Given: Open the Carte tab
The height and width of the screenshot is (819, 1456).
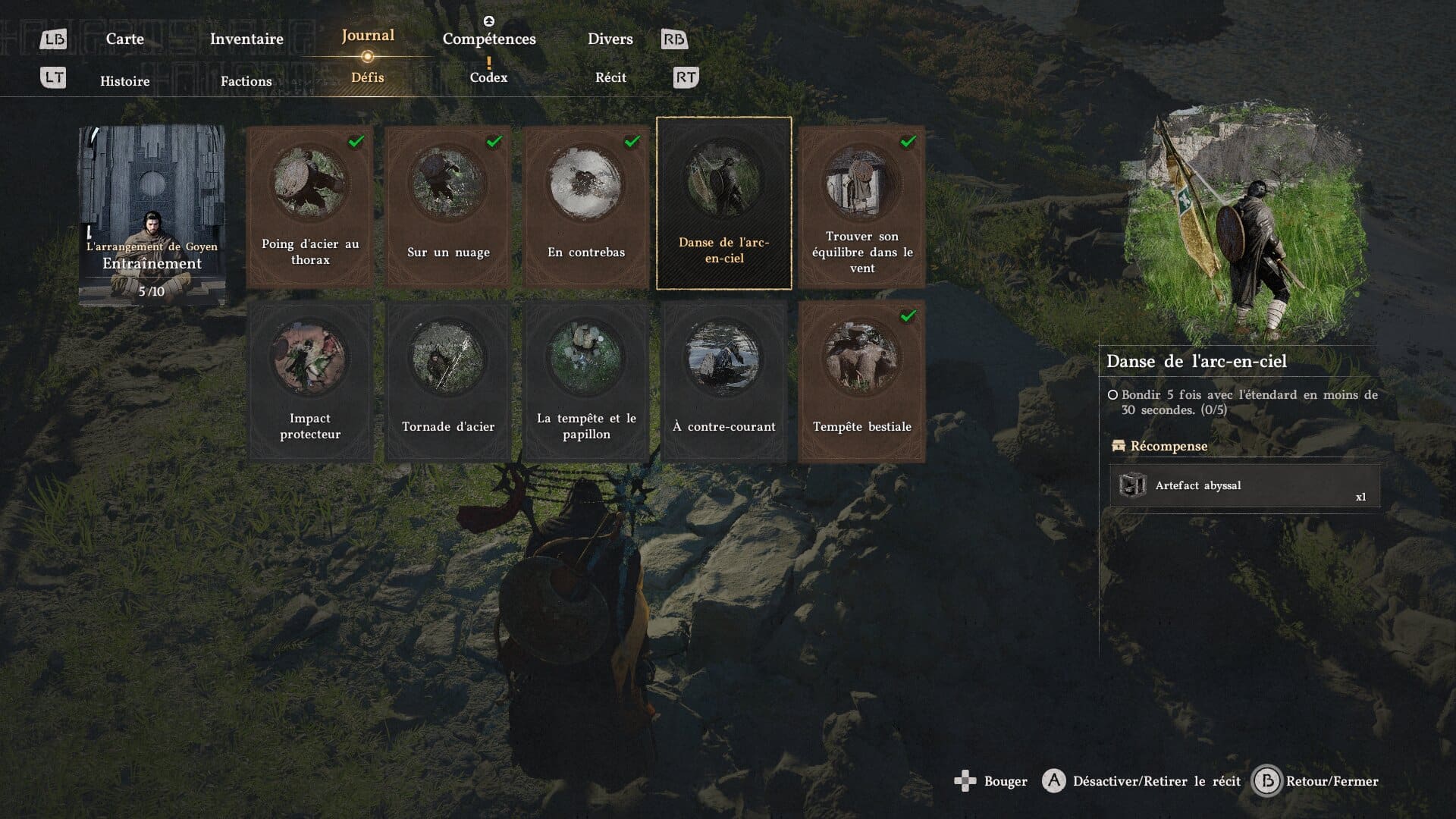Looking at the screenshot, I should [124, 39].
